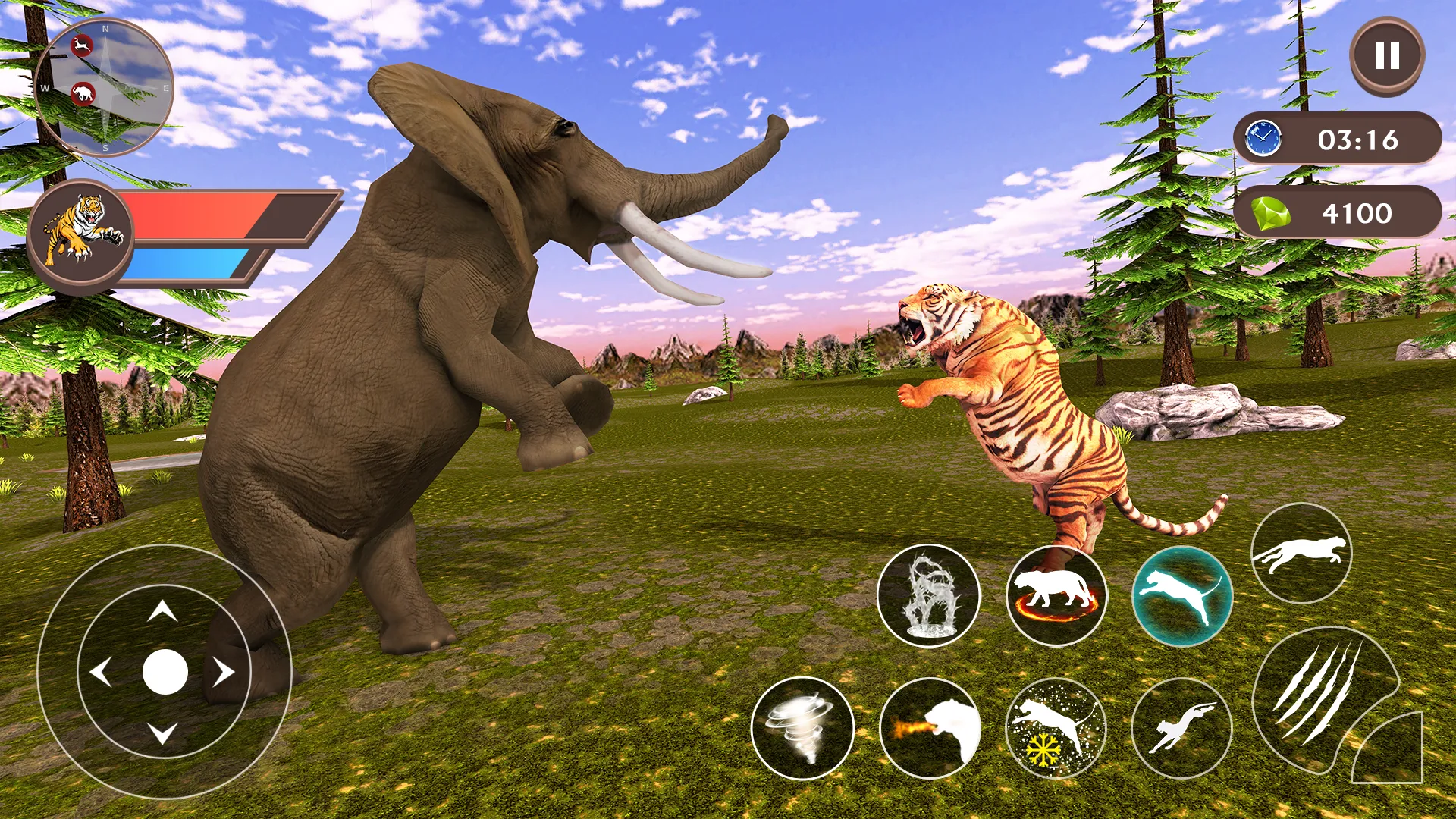
Task: Pause the game
Action: (1387, 55)
